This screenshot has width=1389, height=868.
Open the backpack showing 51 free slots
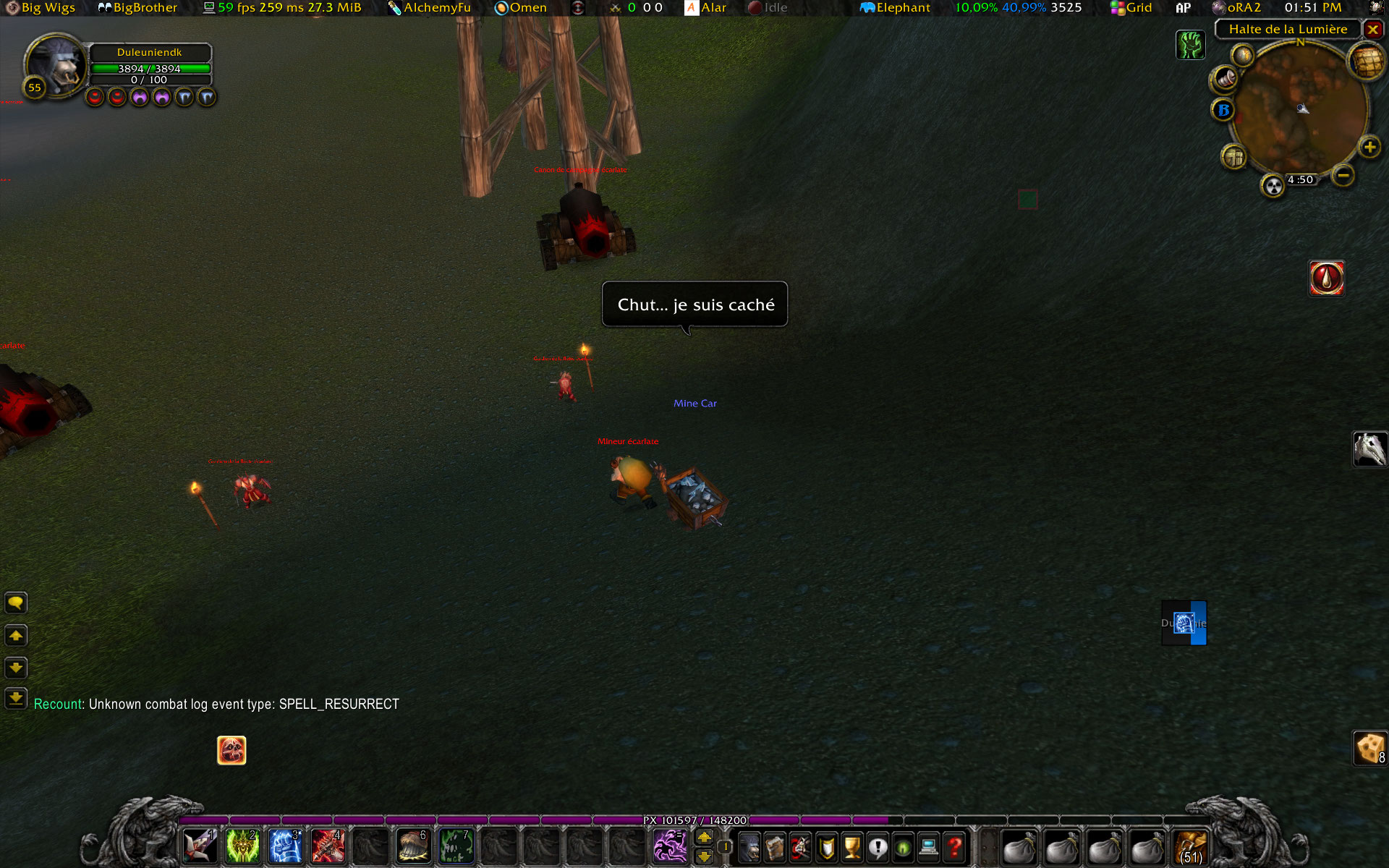[1191, 846]
